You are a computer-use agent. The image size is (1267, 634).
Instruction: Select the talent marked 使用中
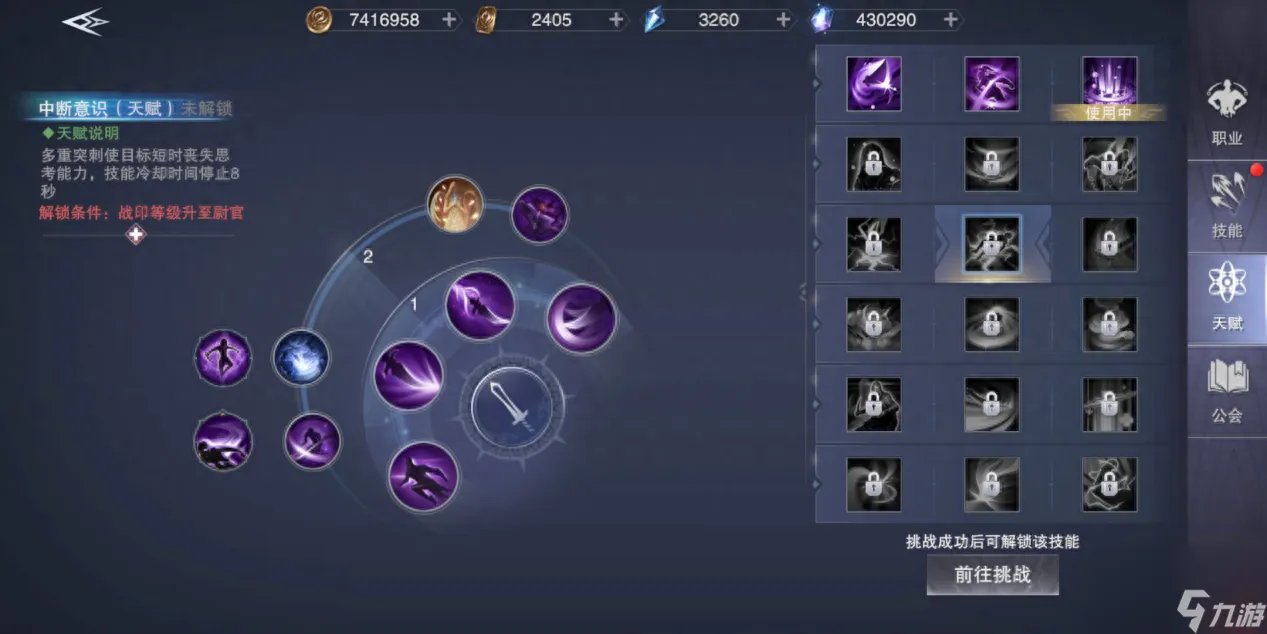[1109, 84]
